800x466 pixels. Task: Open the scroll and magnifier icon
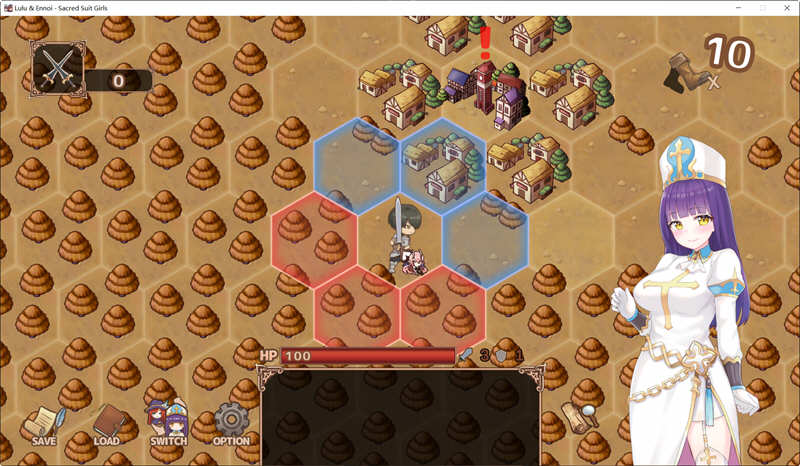tap(579, 415)
